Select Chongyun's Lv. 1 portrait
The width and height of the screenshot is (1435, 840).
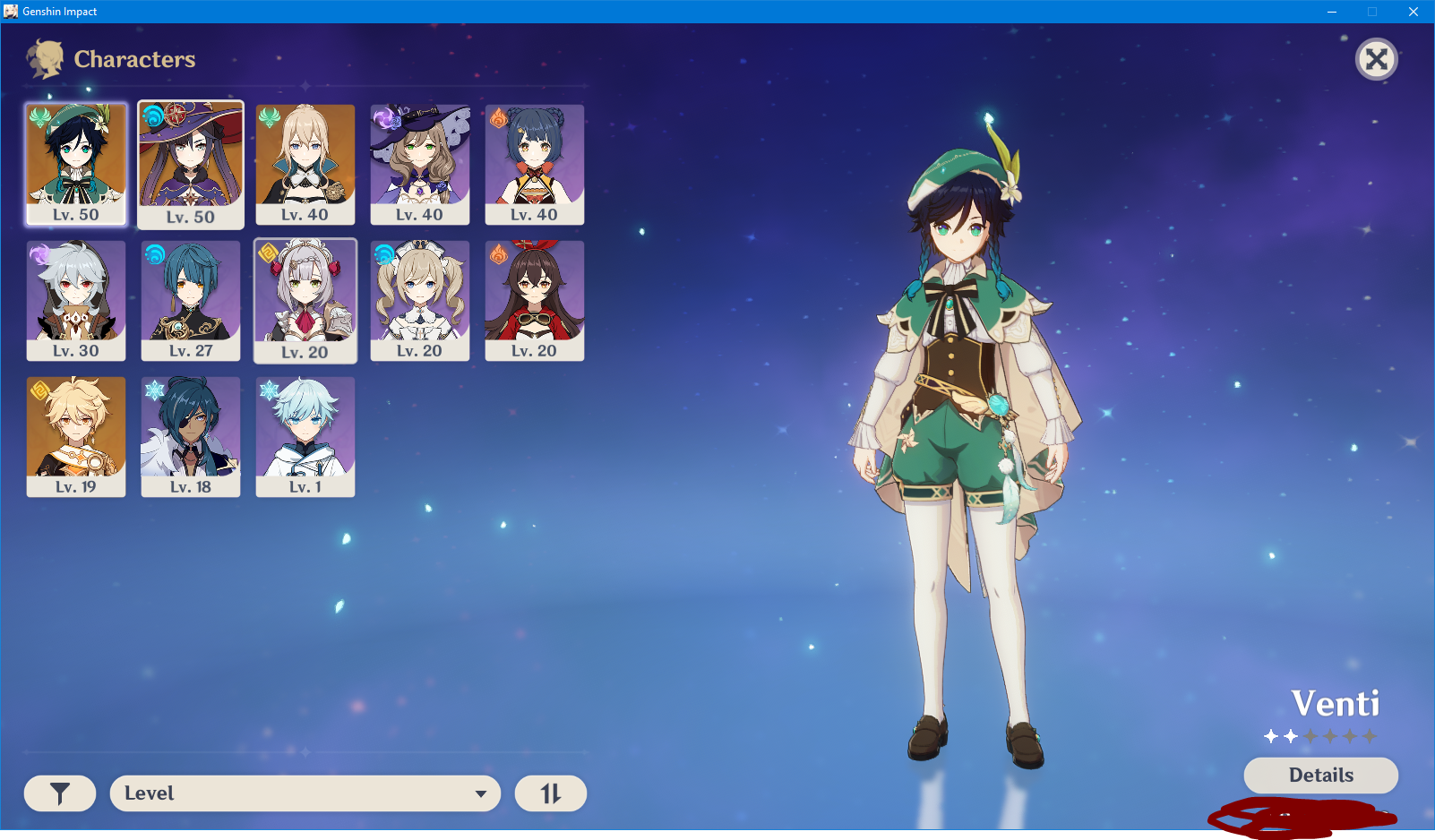coord(305,435)
